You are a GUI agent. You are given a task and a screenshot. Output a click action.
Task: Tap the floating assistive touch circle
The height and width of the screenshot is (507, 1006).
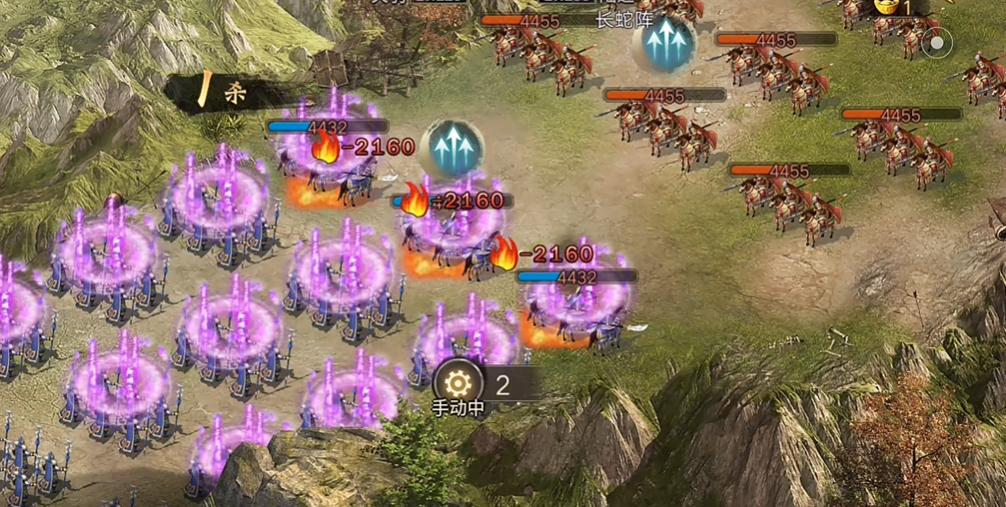[936, 42]
